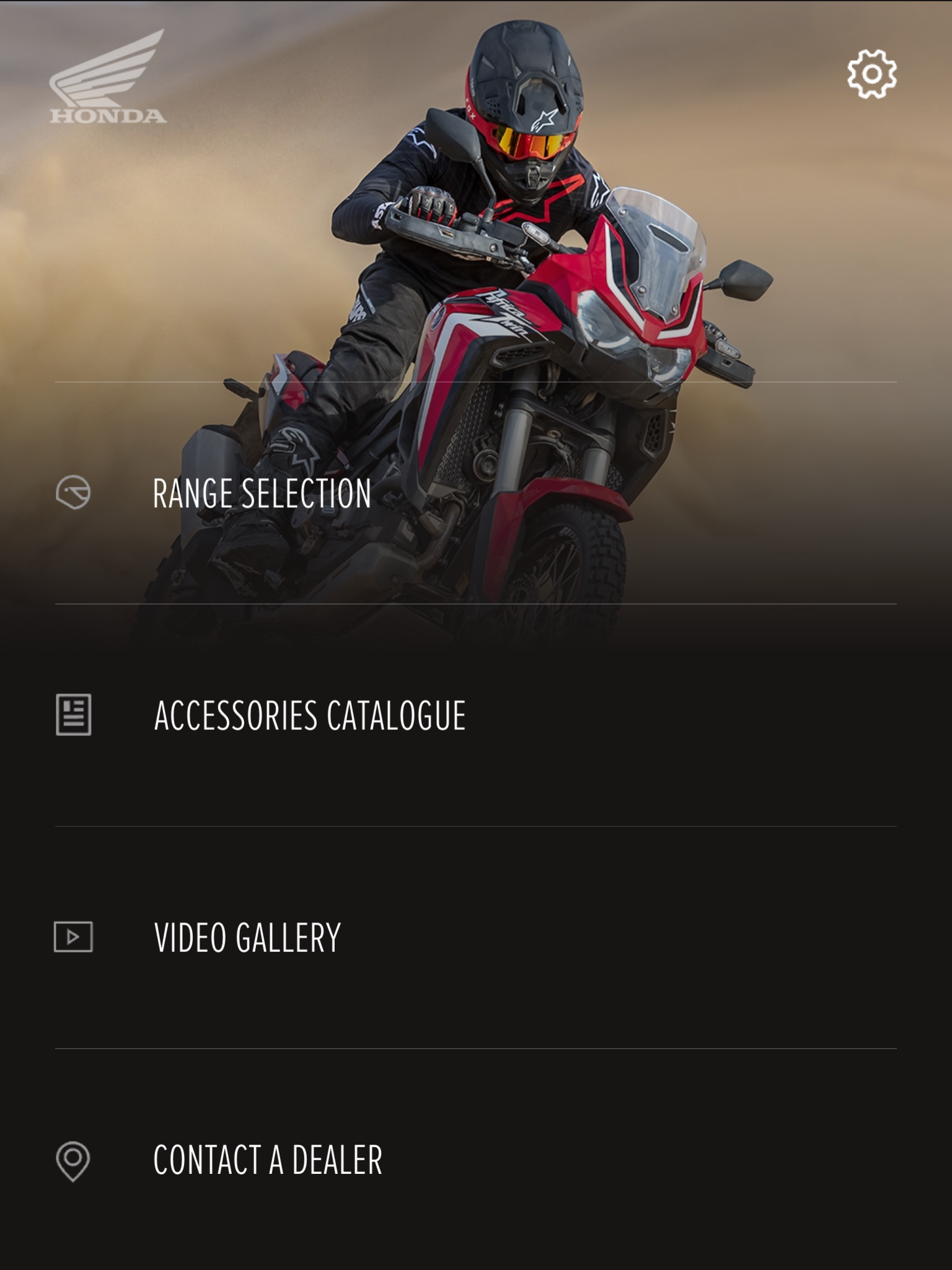Image resolution: width=952 pixels, height=1270 pixels.
Task: Click the map pin icon beside Contact a Dealer
Action: (71, 1161)
